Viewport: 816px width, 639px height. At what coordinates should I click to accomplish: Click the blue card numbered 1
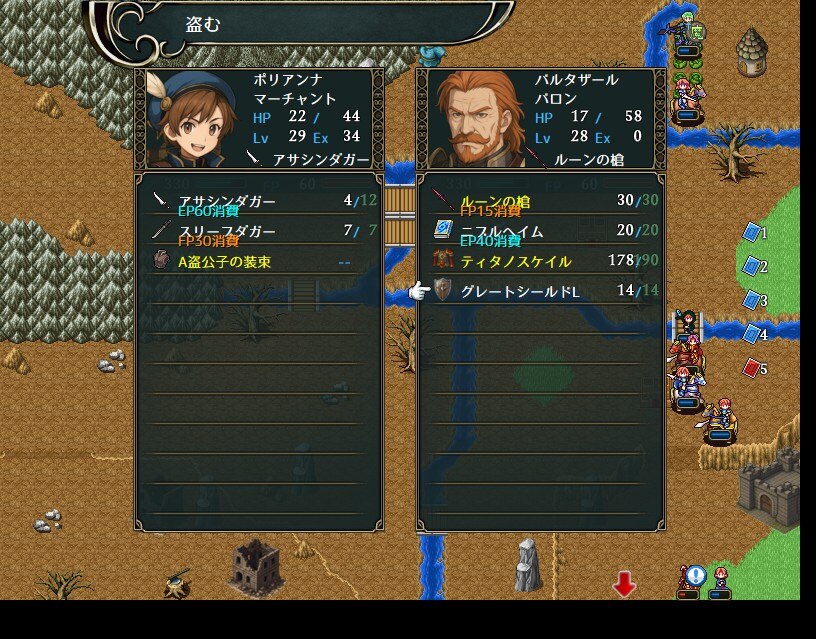coord(752,233)
